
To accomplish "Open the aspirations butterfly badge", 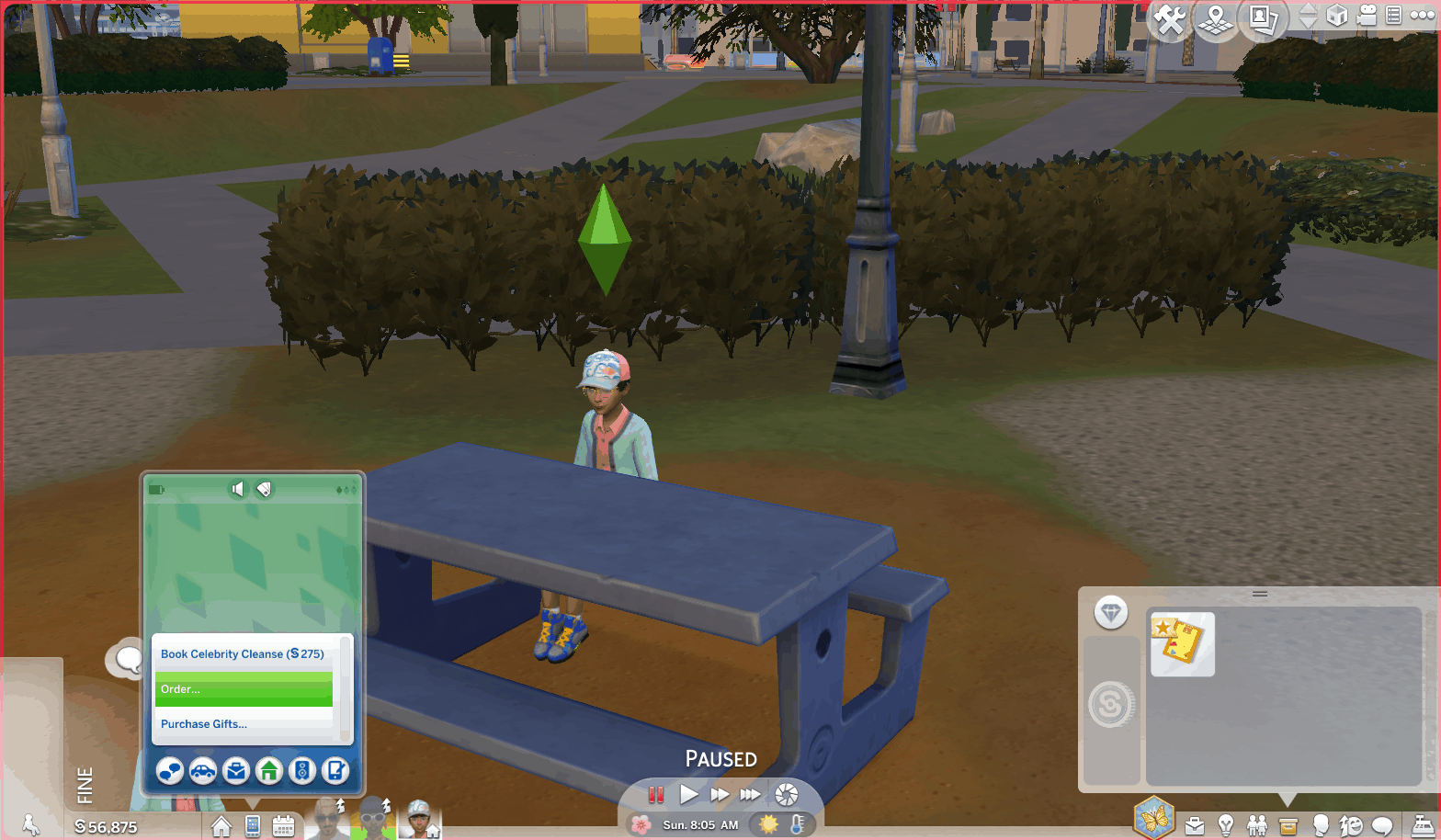I will pyautogui.click(x=1154, y=817).
